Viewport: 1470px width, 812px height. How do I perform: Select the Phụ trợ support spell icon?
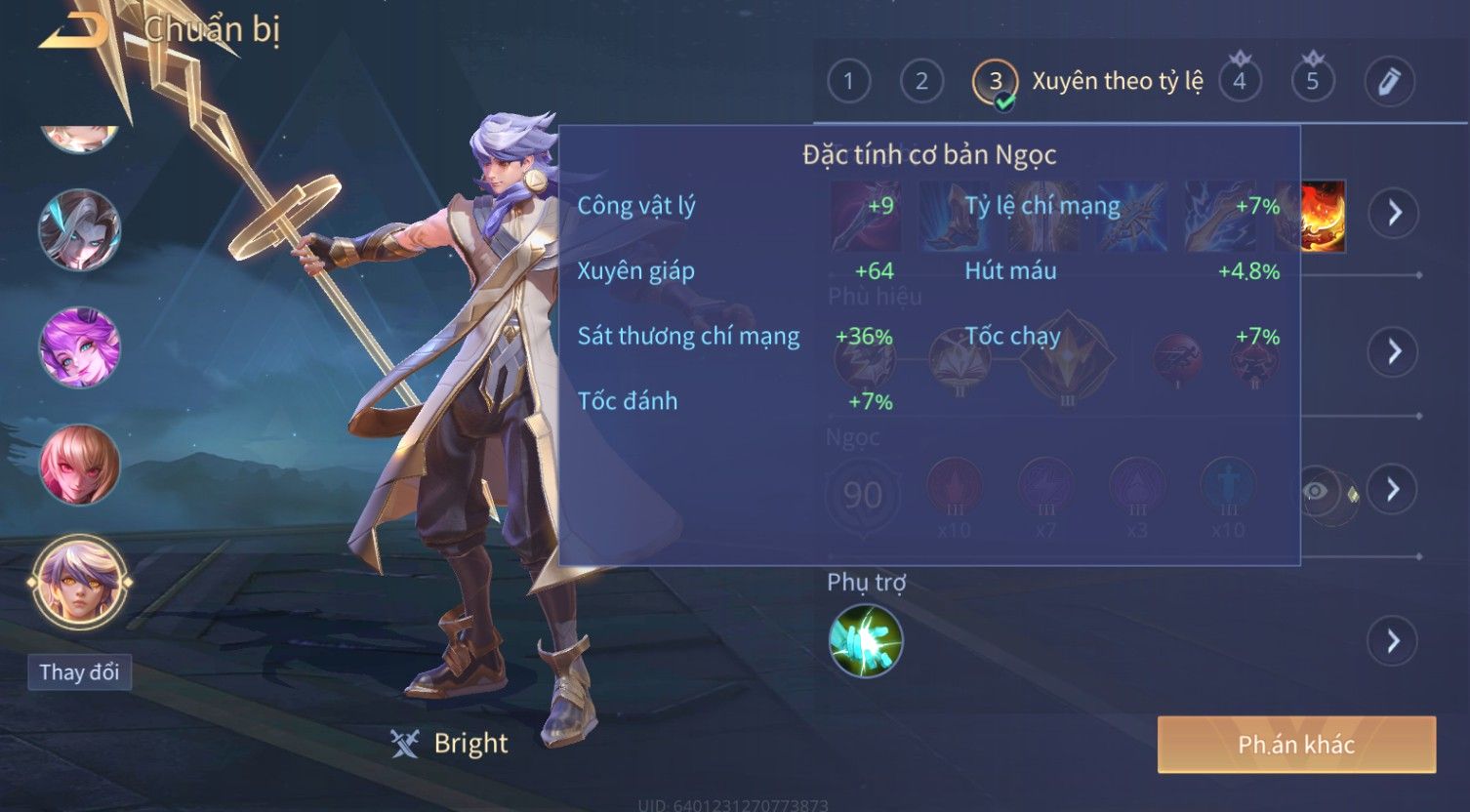coord(866,640)
